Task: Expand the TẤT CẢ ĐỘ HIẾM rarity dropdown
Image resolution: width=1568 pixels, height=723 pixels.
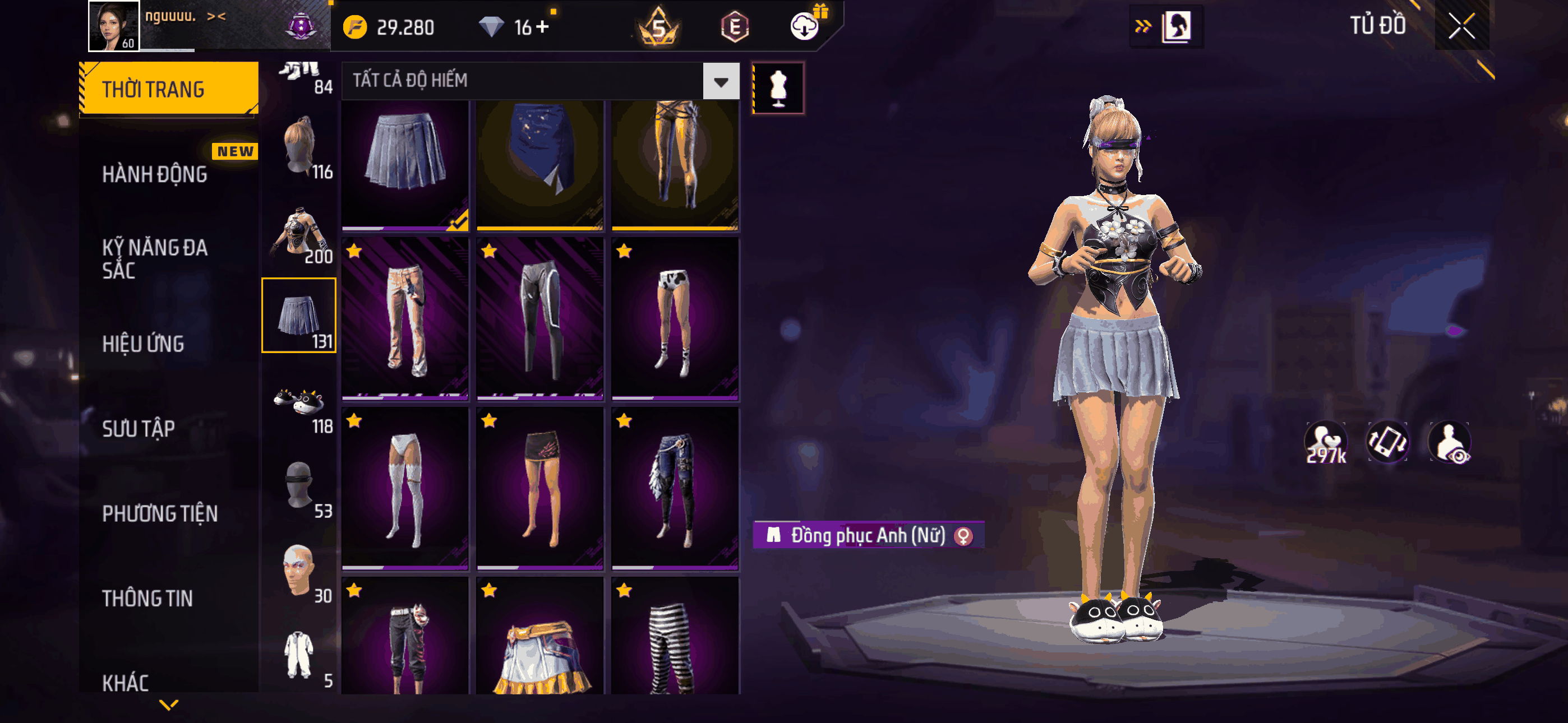Action: (x=721, y=81)
